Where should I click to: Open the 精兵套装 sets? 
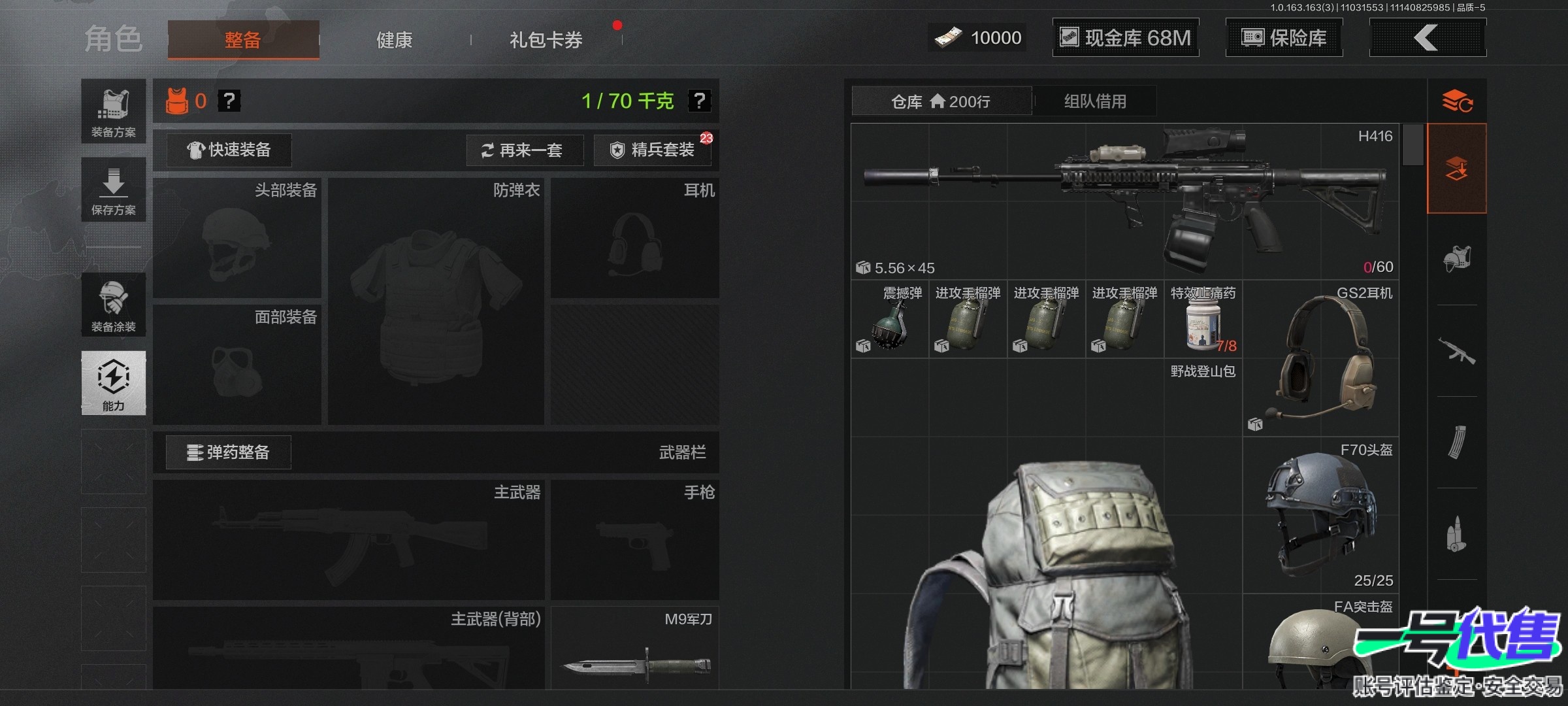[652, 150]
